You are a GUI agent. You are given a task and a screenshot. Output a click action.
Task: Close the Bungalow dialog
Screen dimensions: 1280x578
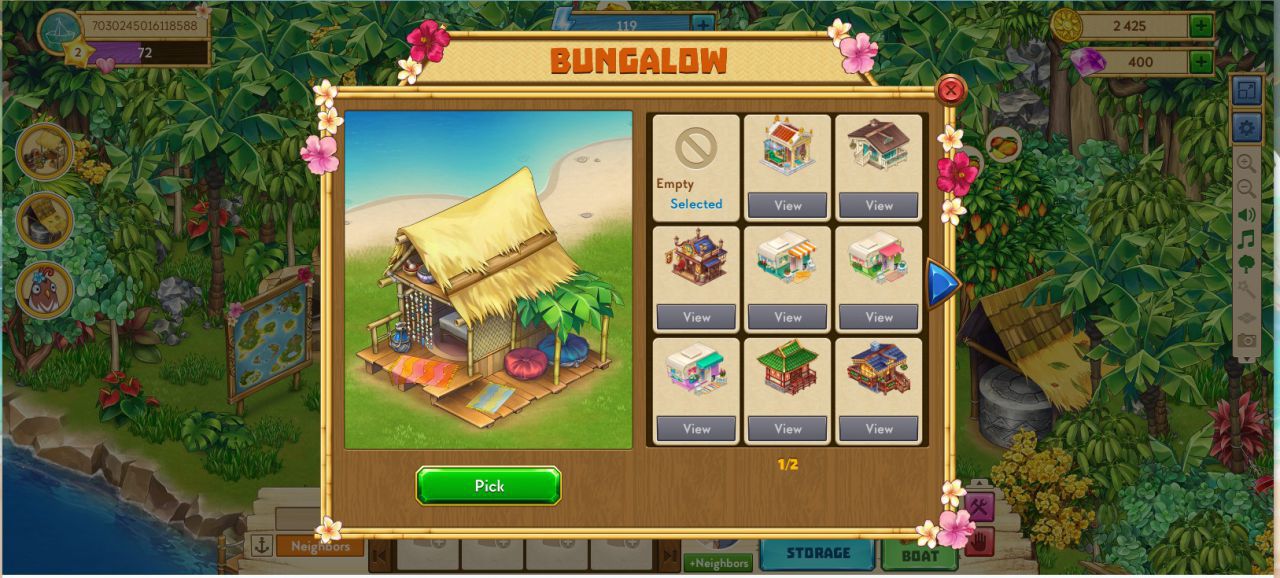[951, 91]
